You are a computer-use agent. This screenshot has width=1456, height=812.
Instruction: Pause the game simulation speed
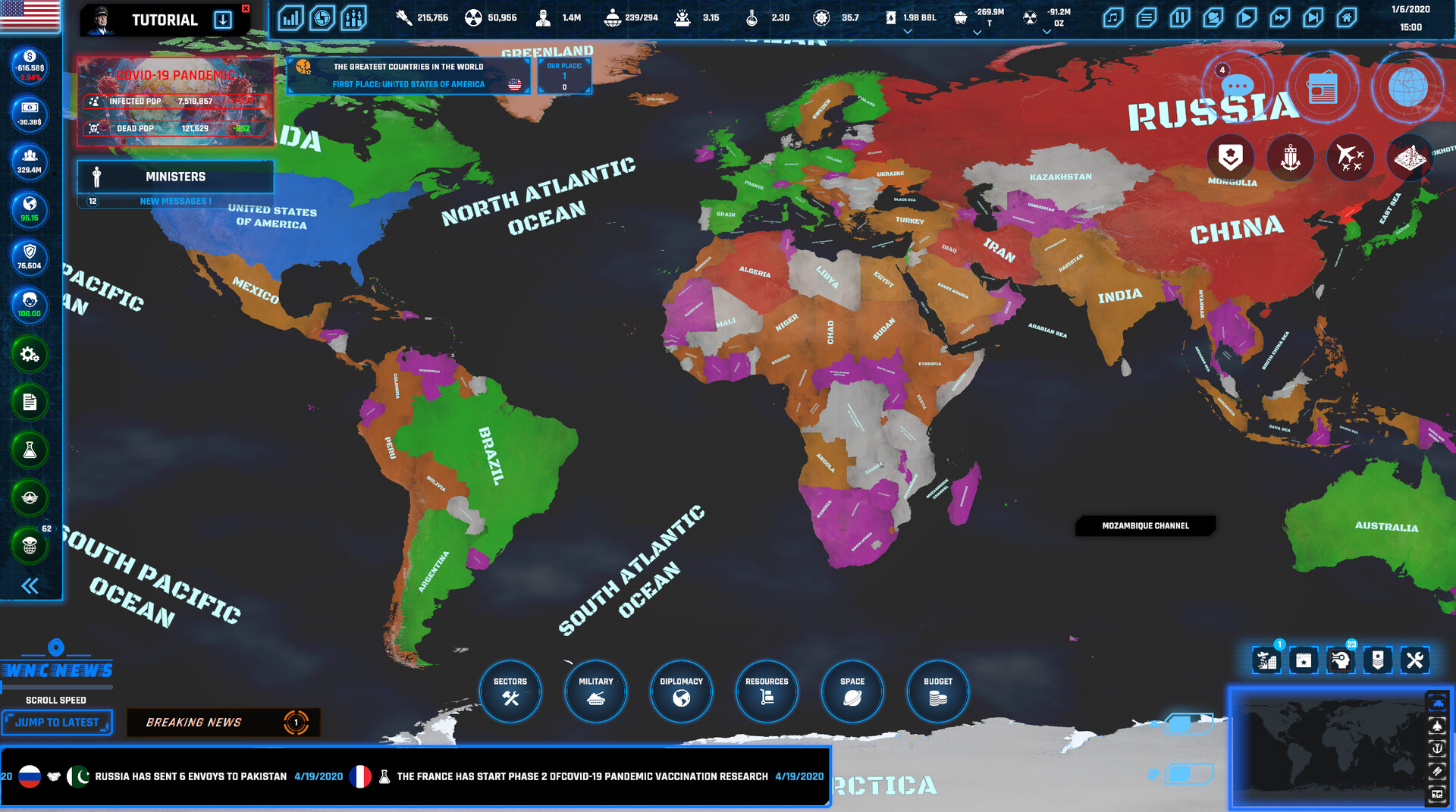click(1180, 17)
